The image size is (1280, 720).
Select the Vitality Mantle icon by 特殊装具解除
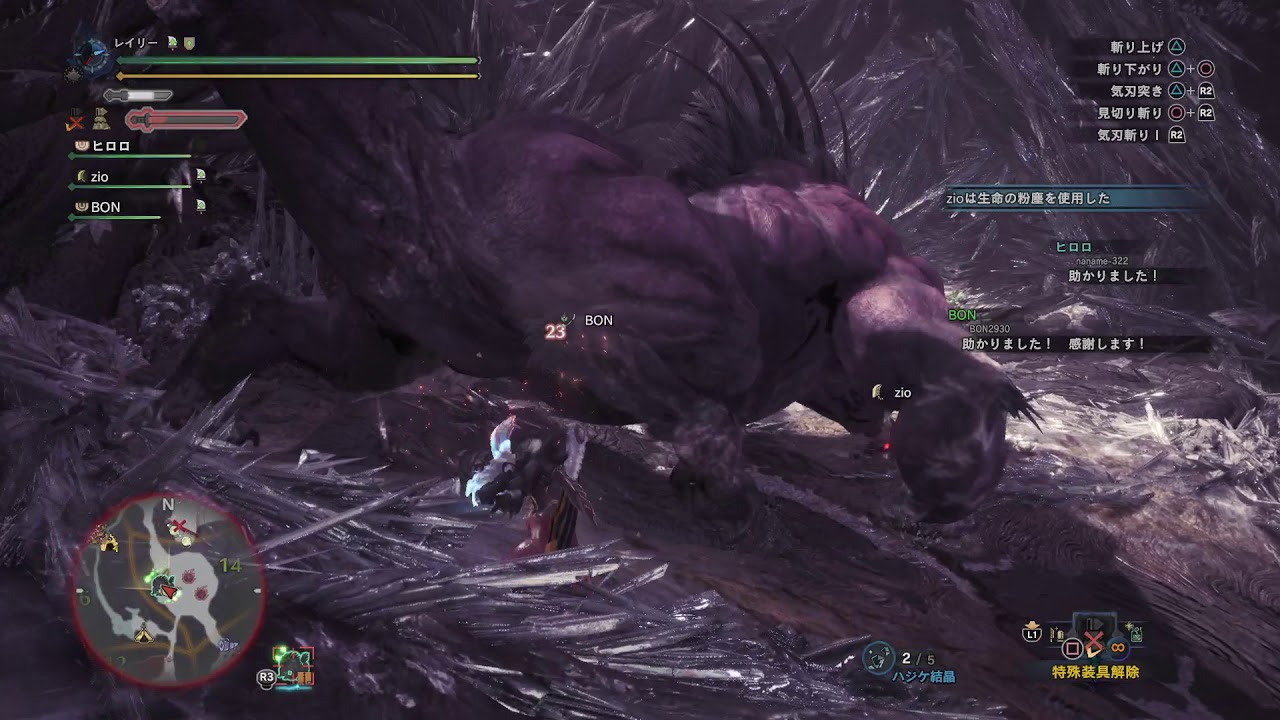1135,633
